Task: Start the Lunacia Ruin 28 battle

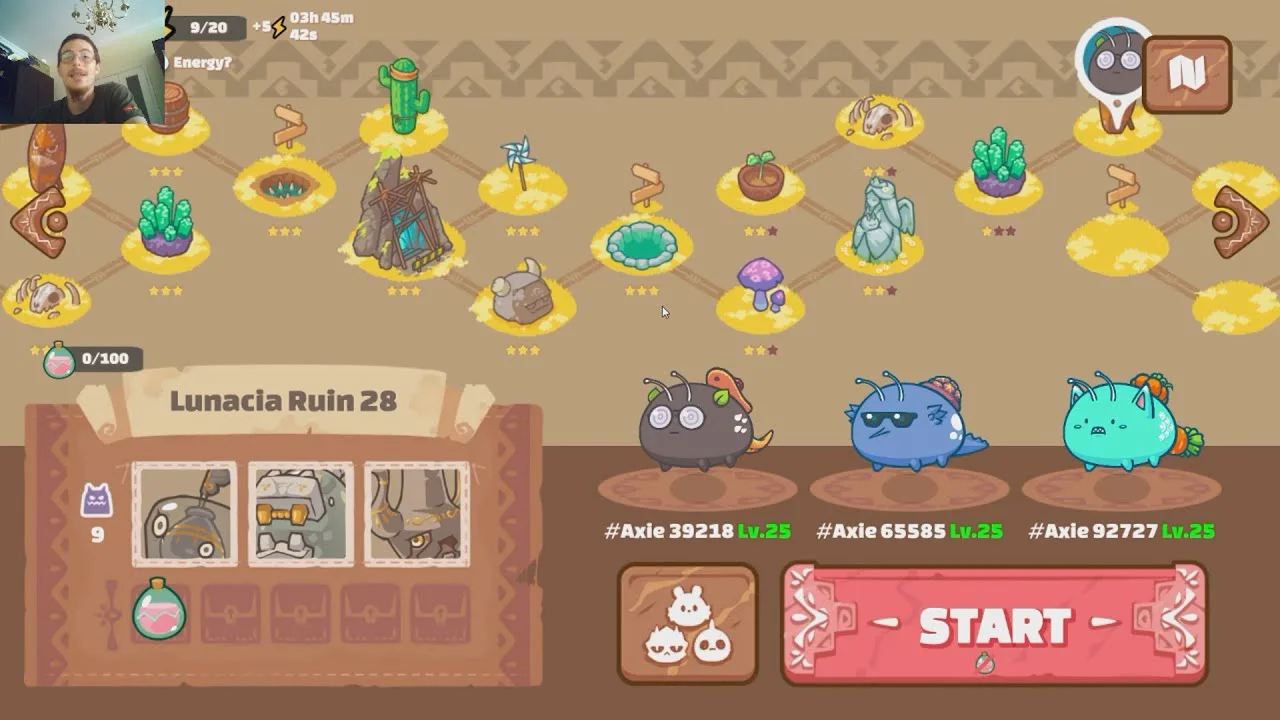Action: click(994, 625)
